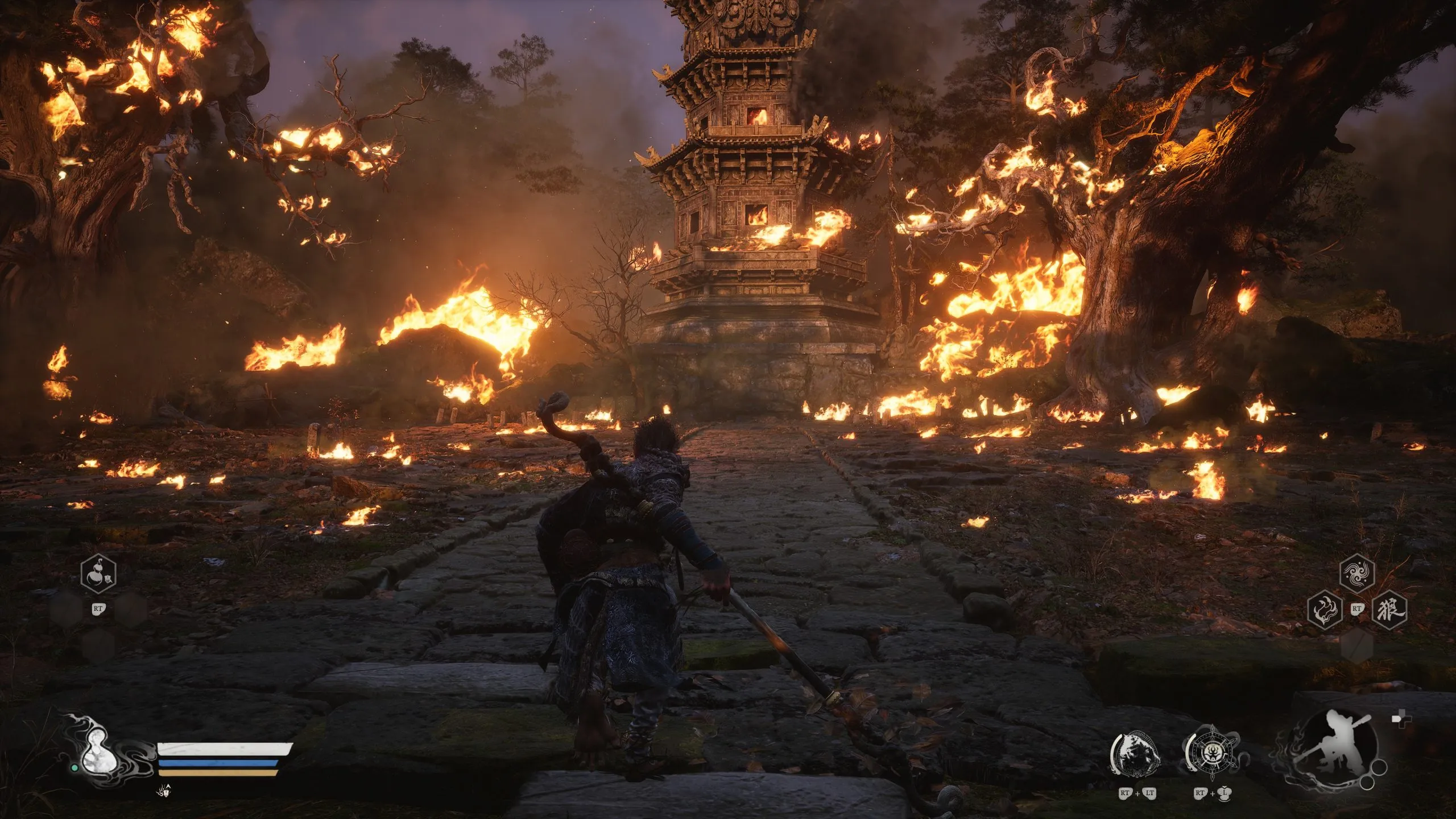Toggle the RT badge under the gourd slot
The height and width of the screenshot is (819, 1456).
98,609
